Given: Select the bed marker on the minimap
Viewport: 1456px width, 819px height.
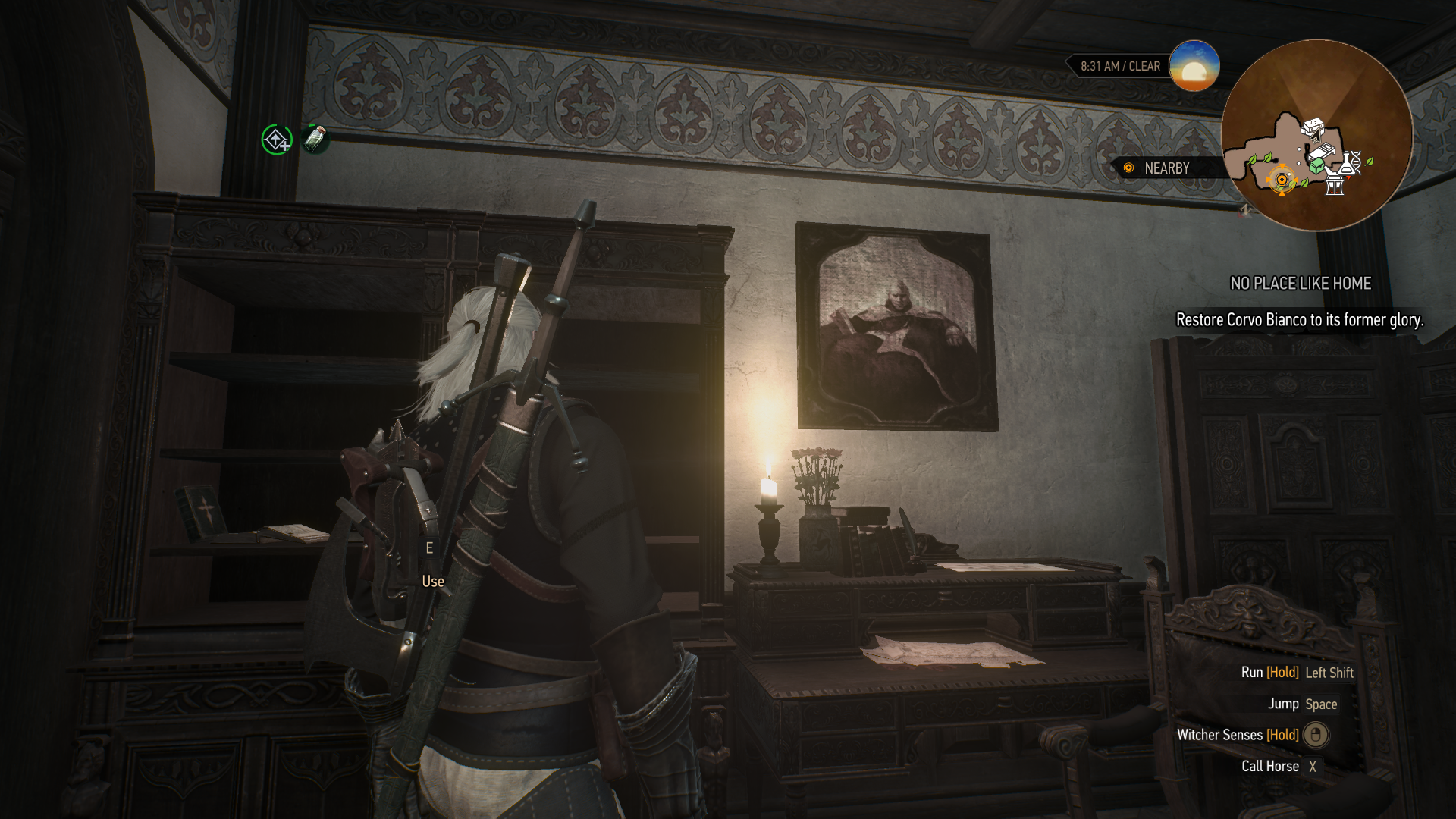Looking at the screenshot, I should click(1324, 149).
